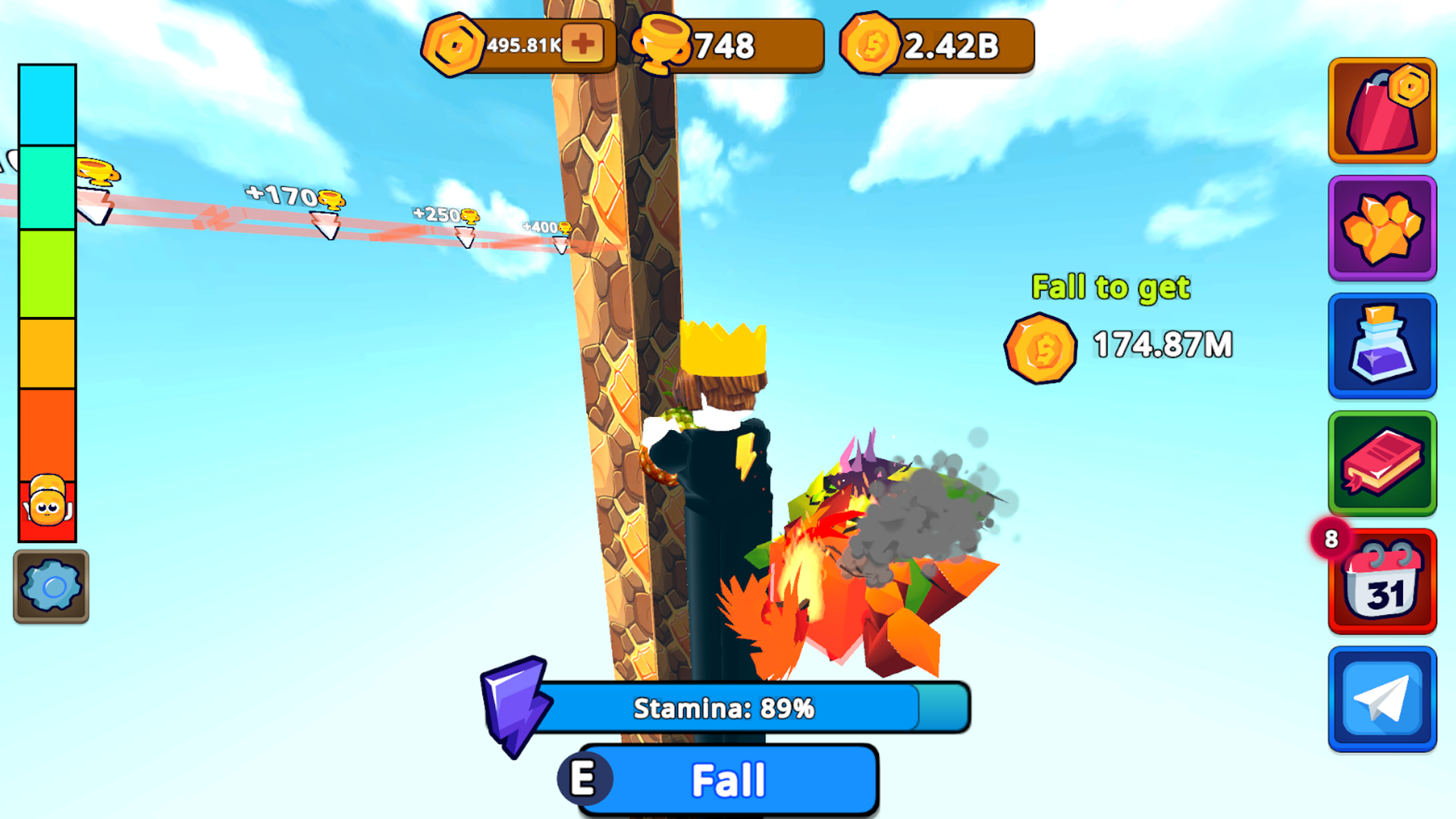The height and width of the screenshot is (819, 1456).
Task: Open the Robux shop bag icon
Action: click(x=1382, y=111)
